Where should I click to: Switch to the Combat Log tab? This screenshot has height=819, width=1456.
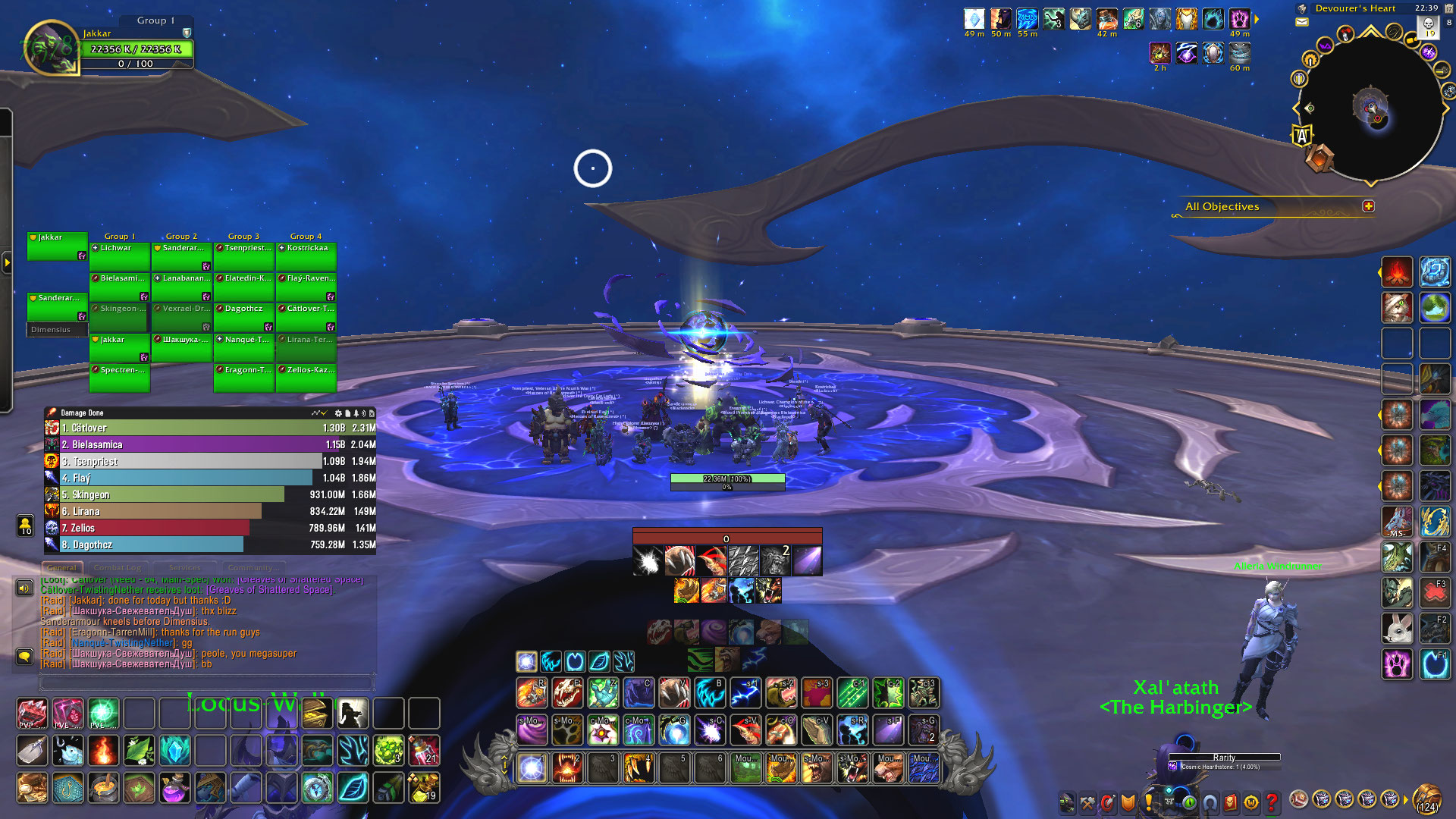[x=118, y=567]
